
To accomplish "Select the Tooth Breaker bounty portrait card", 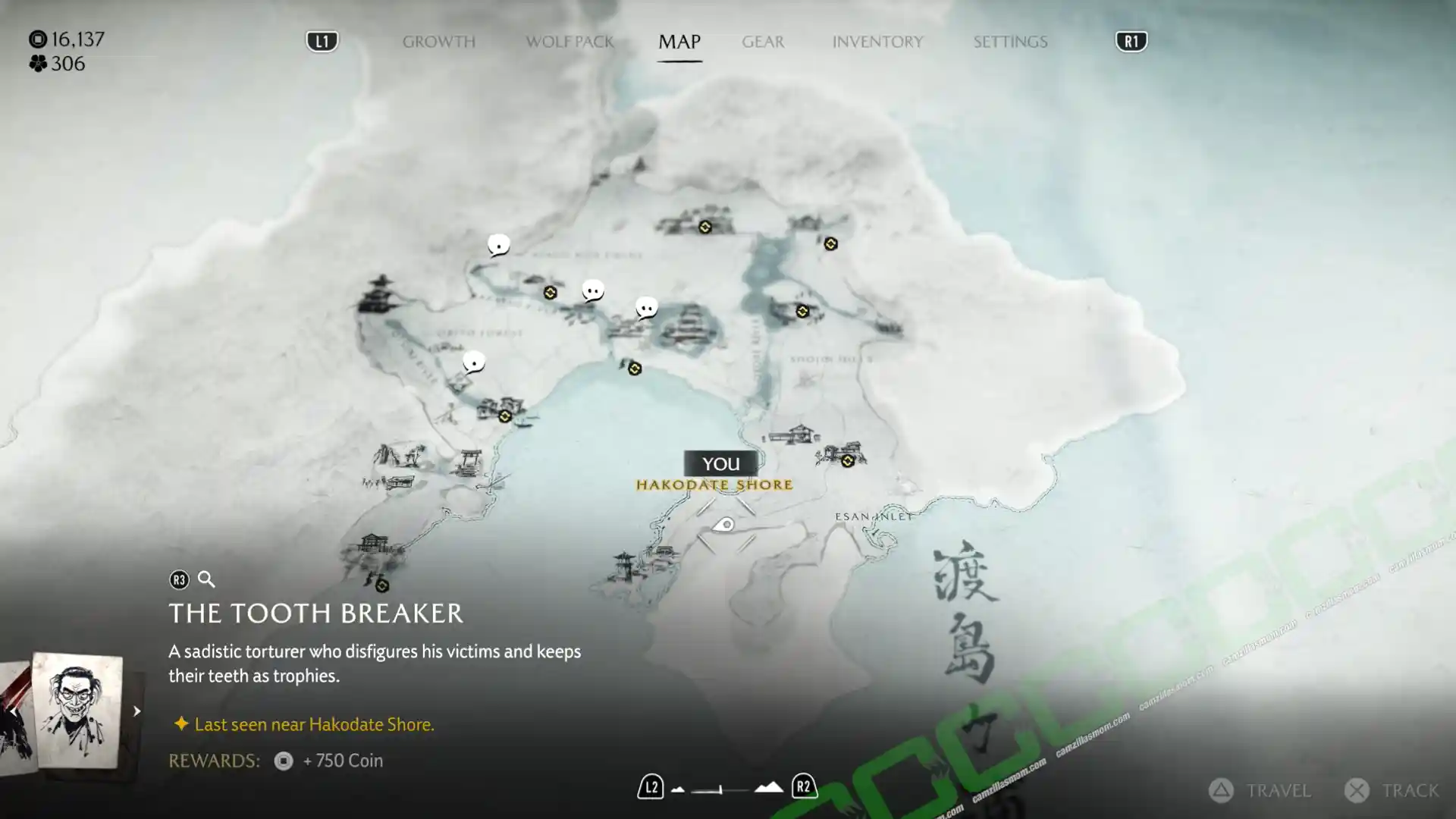I will (x=77, y=710).
